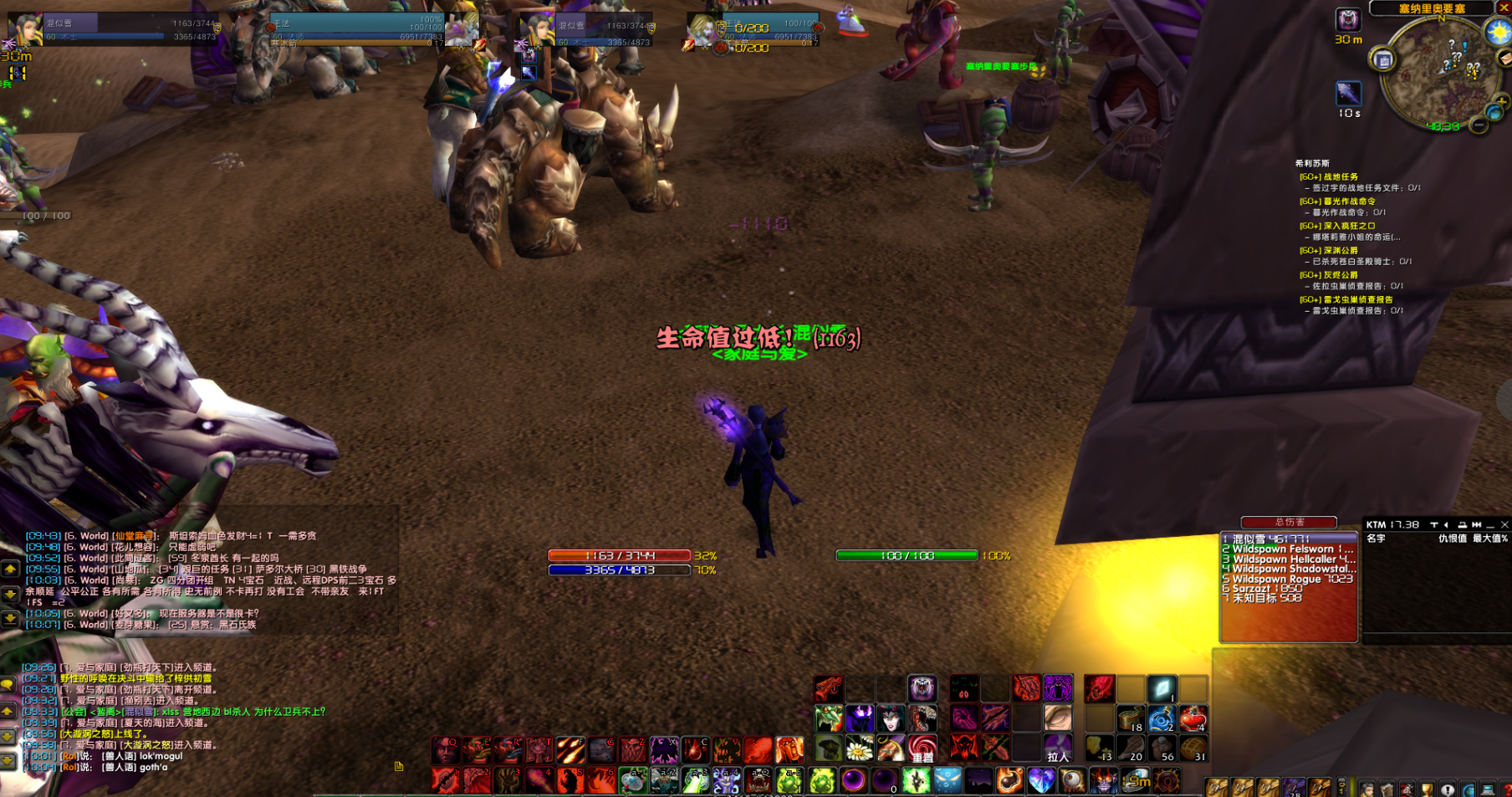Use the blue heart crystal item

(1041, 781)
